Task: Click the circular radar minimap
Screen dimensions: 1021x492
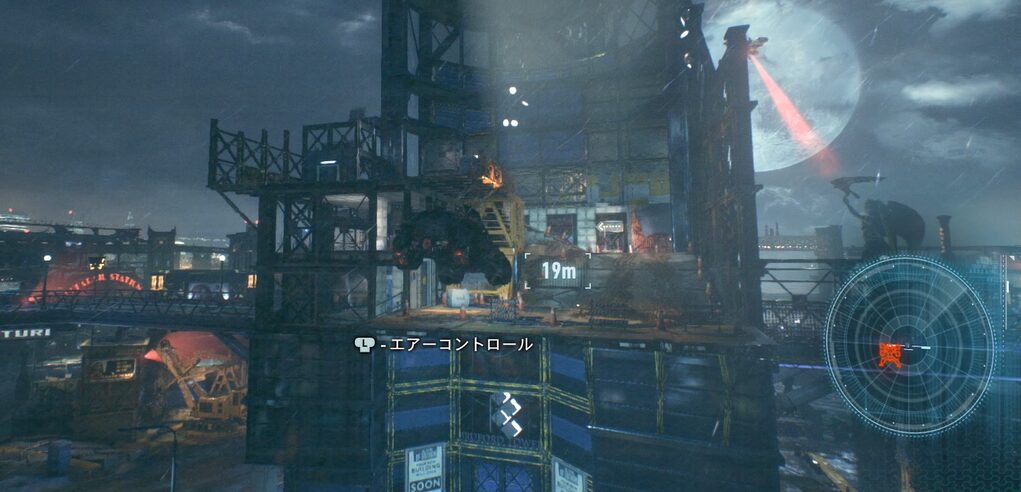Action: 909,343
